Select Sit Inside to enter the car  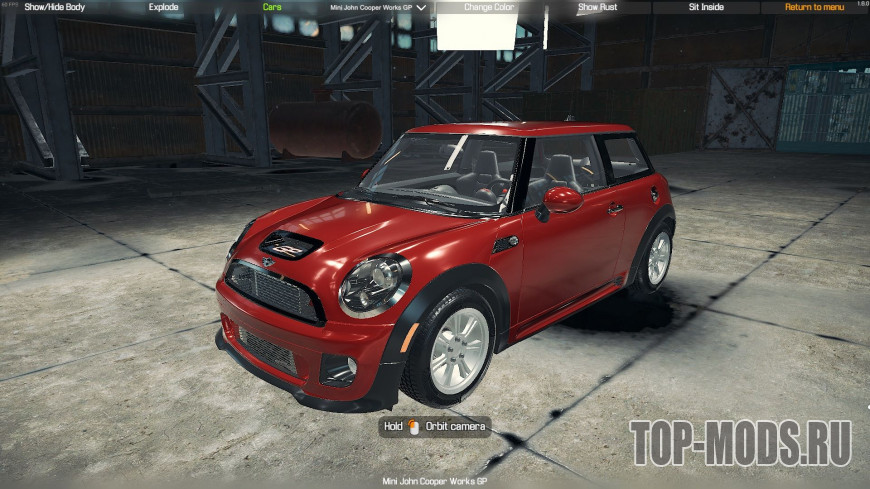[706, 7]
